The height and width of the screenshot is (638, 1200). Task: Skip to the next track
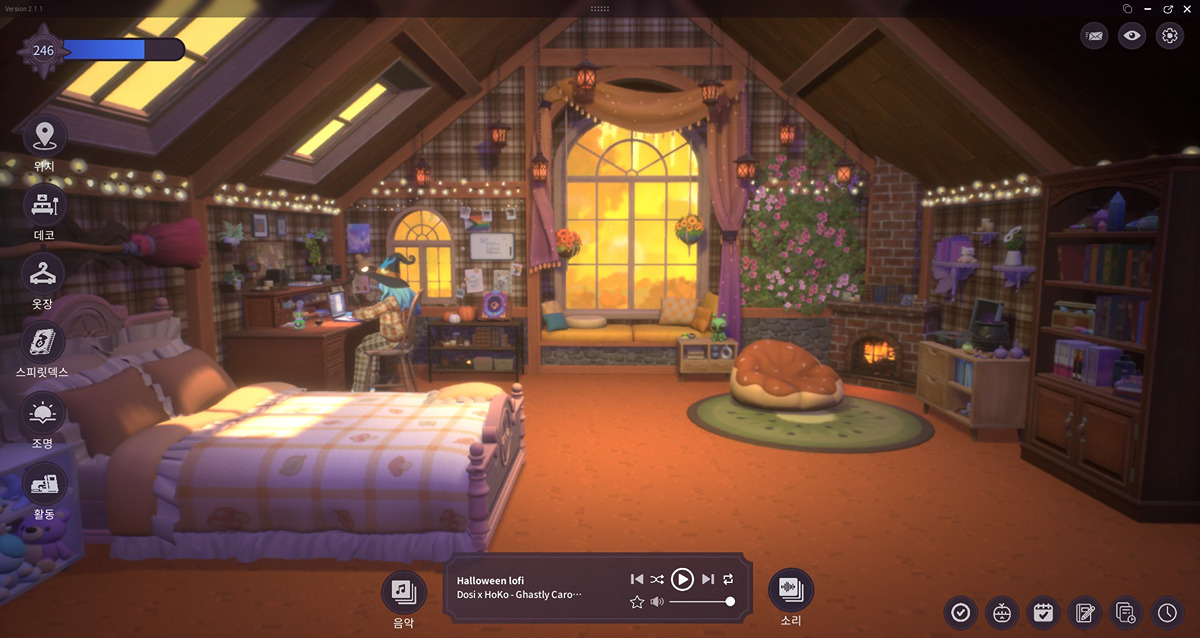(x=708, y=579)
